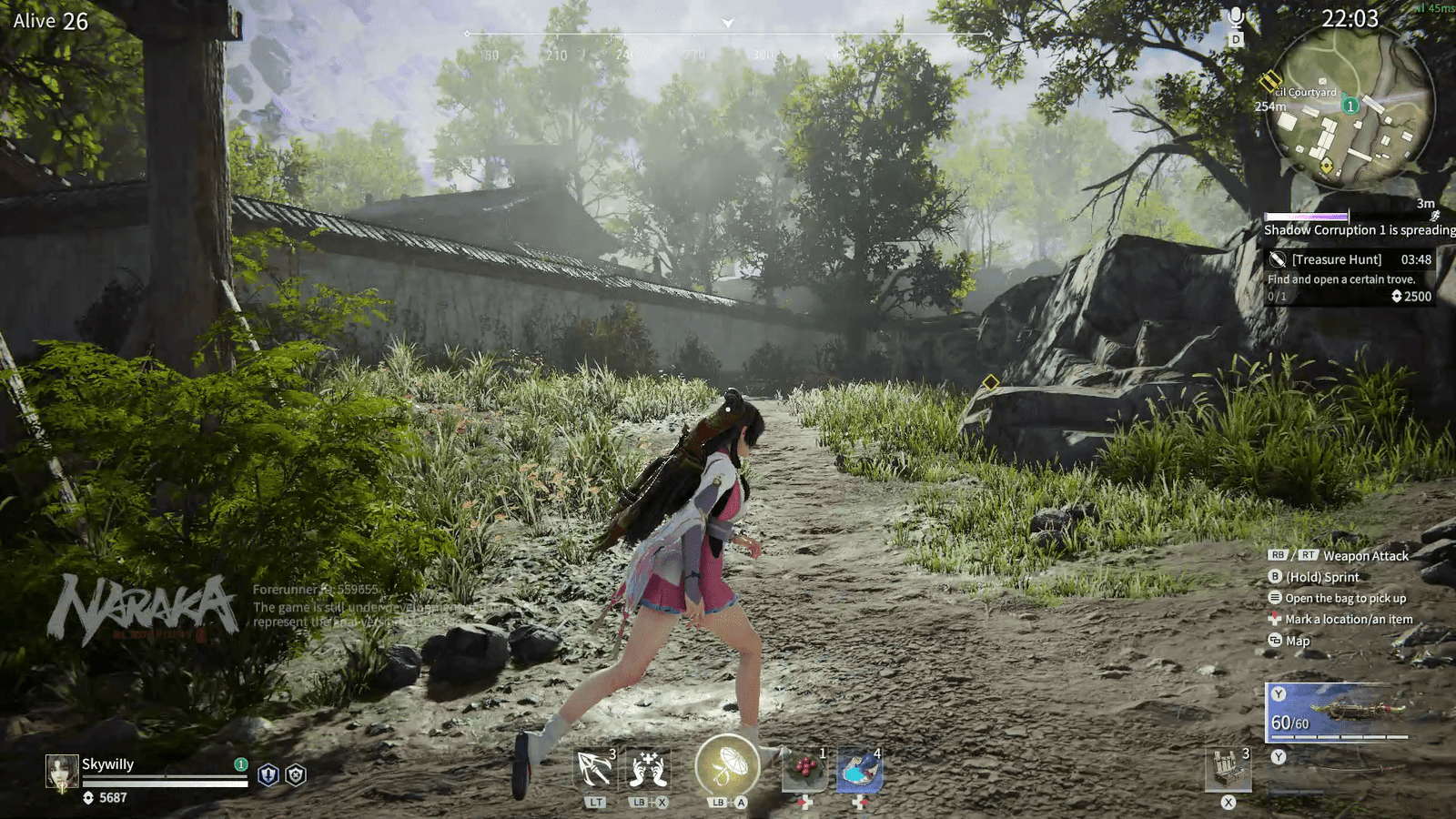Select the repair kit item slot

[1228, 769]
